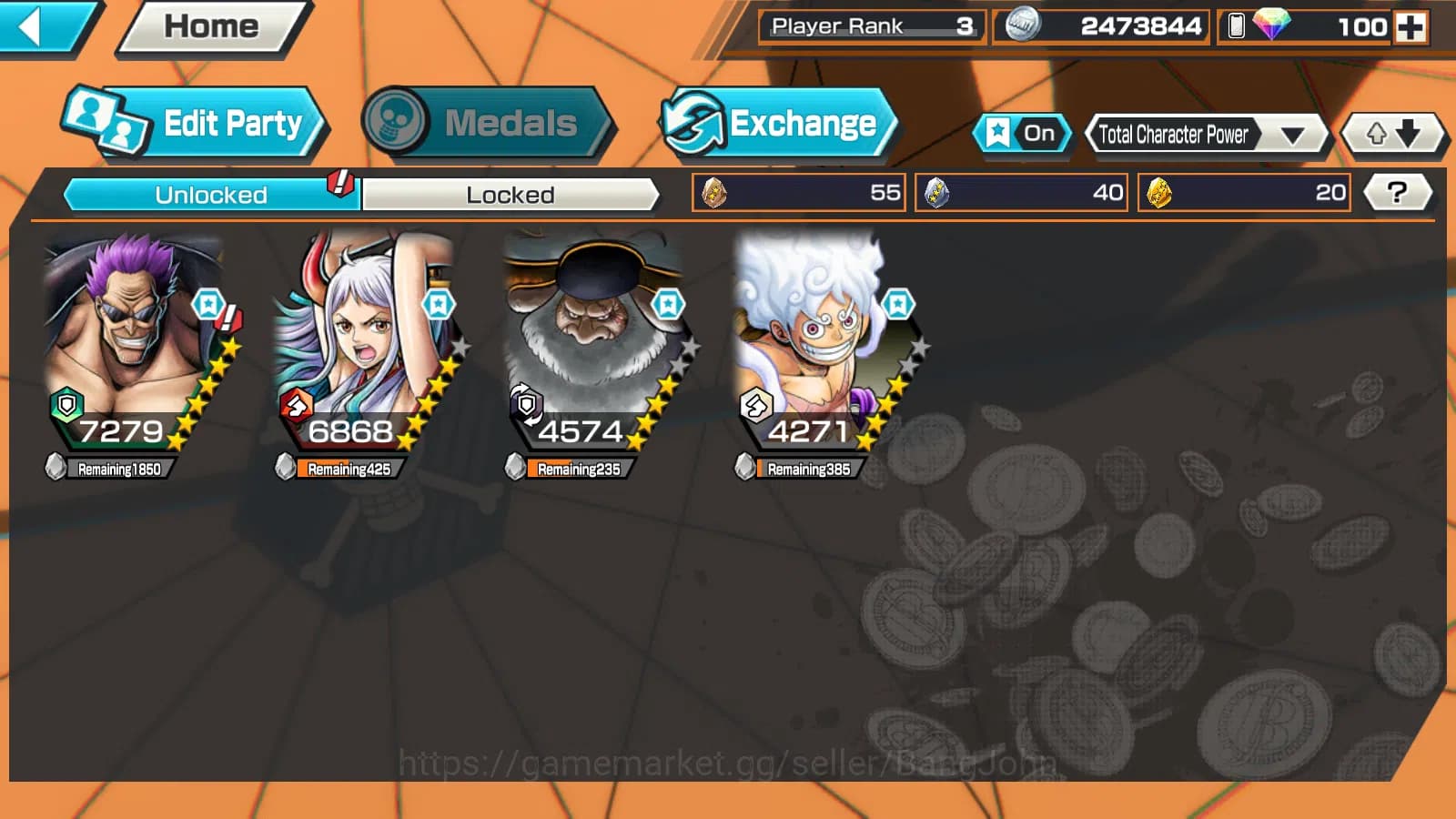Click the bronze medal icon beside 55

click(x=715, y=192)
